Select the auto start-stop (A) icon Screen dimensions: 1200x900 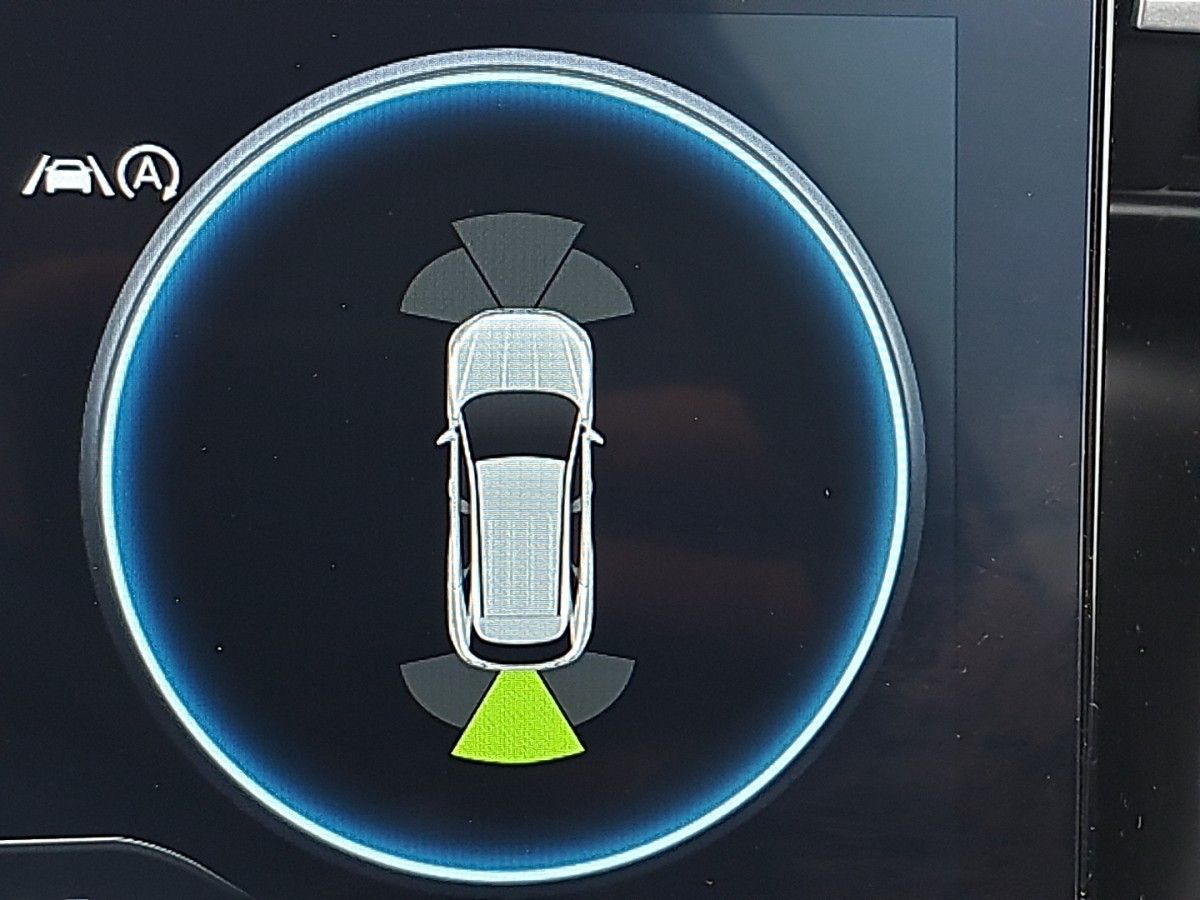coord(147,174)
